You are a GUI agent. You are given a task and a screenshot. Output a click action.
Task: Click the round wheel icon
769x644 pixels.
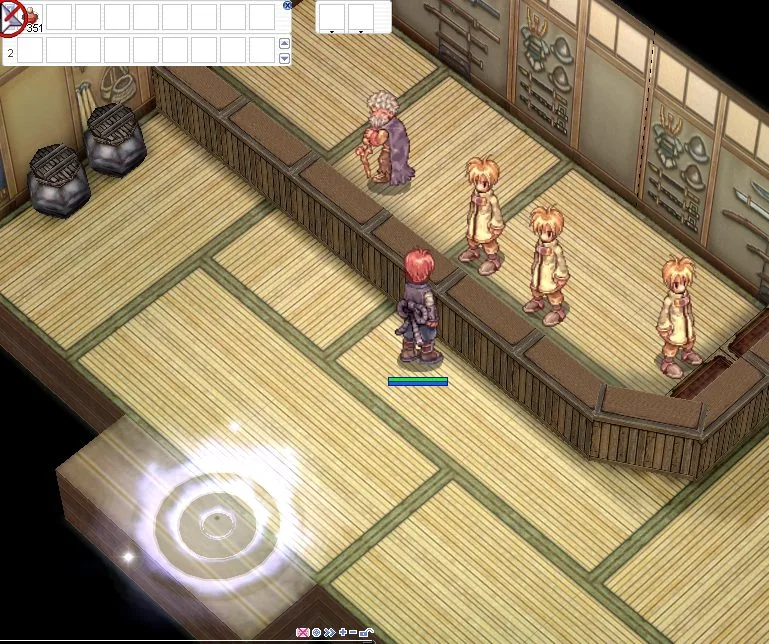(317, 633)
